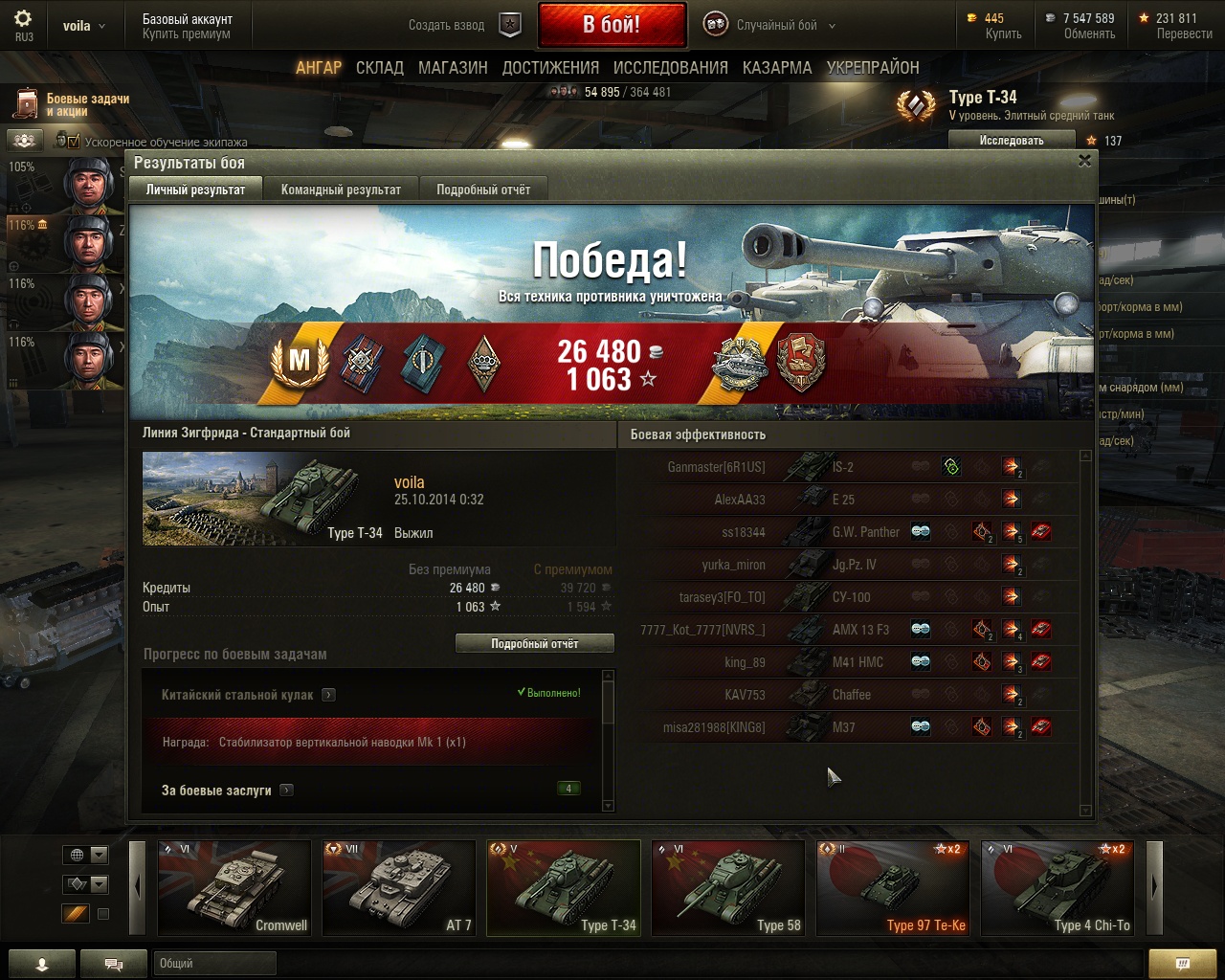Switch to the Командный результат tab
The image size is (1225, 980).
coord(341,189)
